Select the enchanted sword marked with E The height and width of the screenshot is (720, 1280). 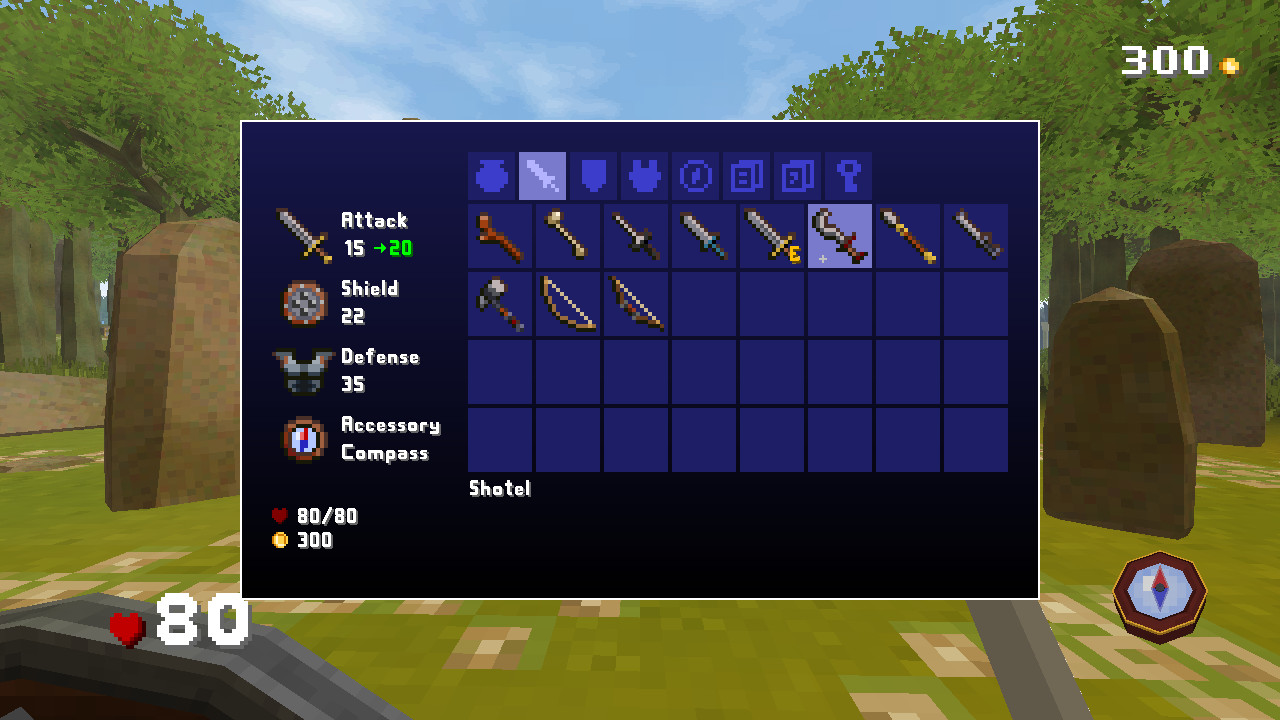point(772,235)
